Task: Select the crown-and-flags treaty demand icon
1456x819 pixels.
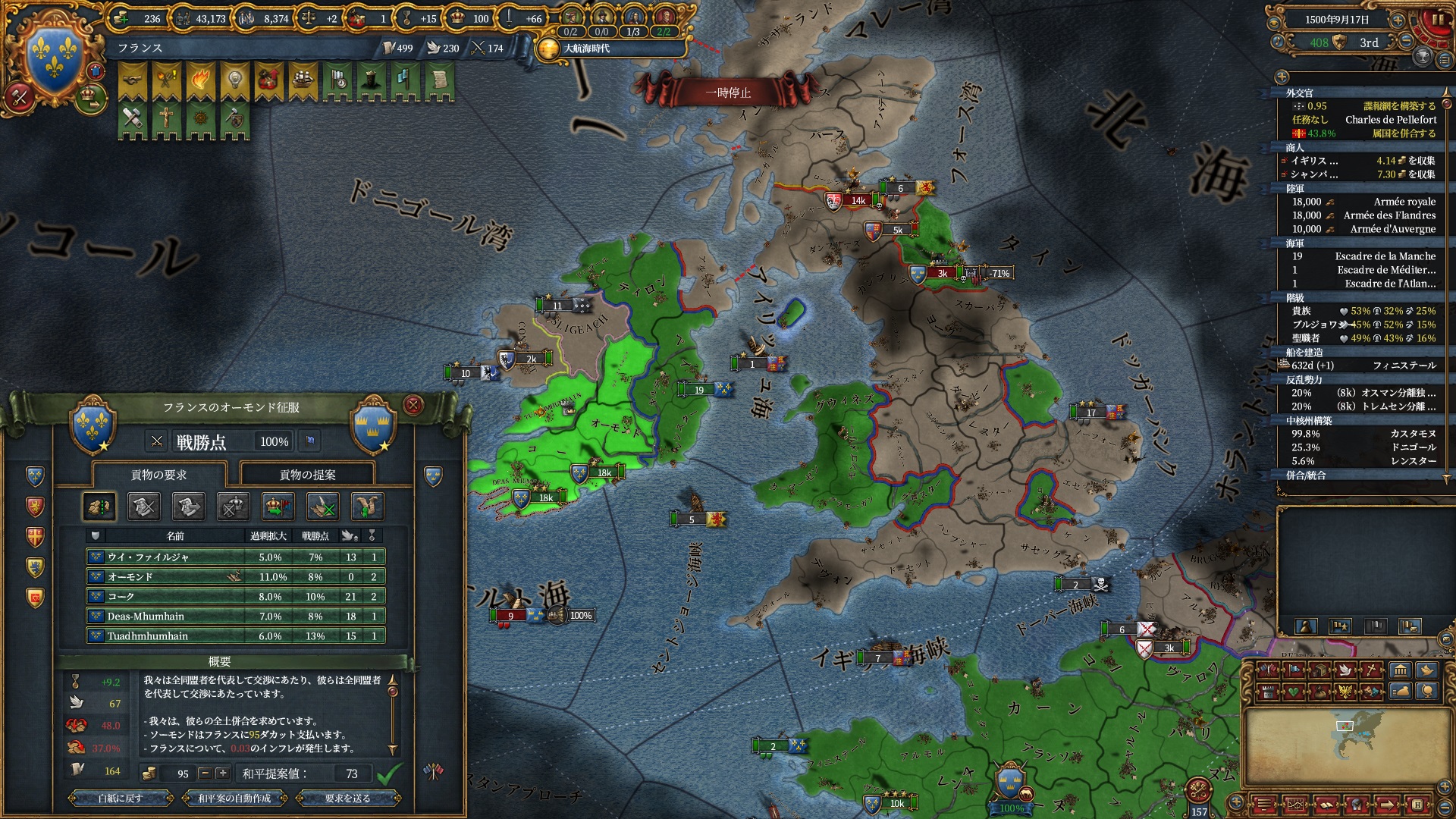Action: (x=278, y=507)
